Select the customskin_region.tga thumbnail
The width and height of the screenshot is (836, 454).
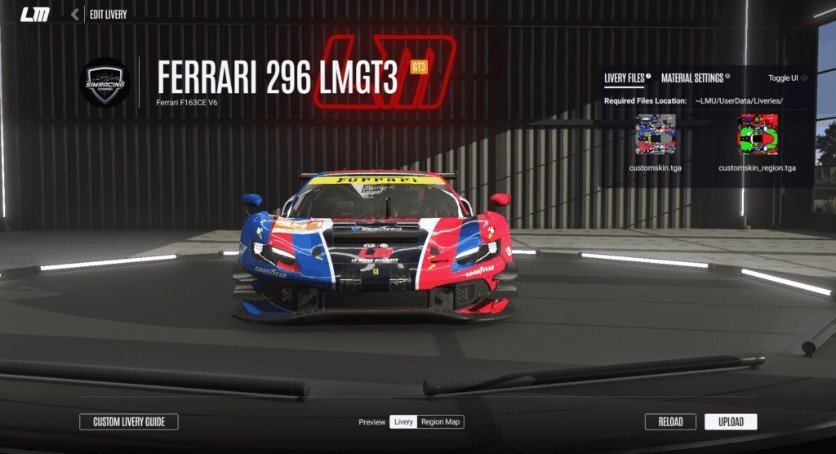click(x=757, y=134)
